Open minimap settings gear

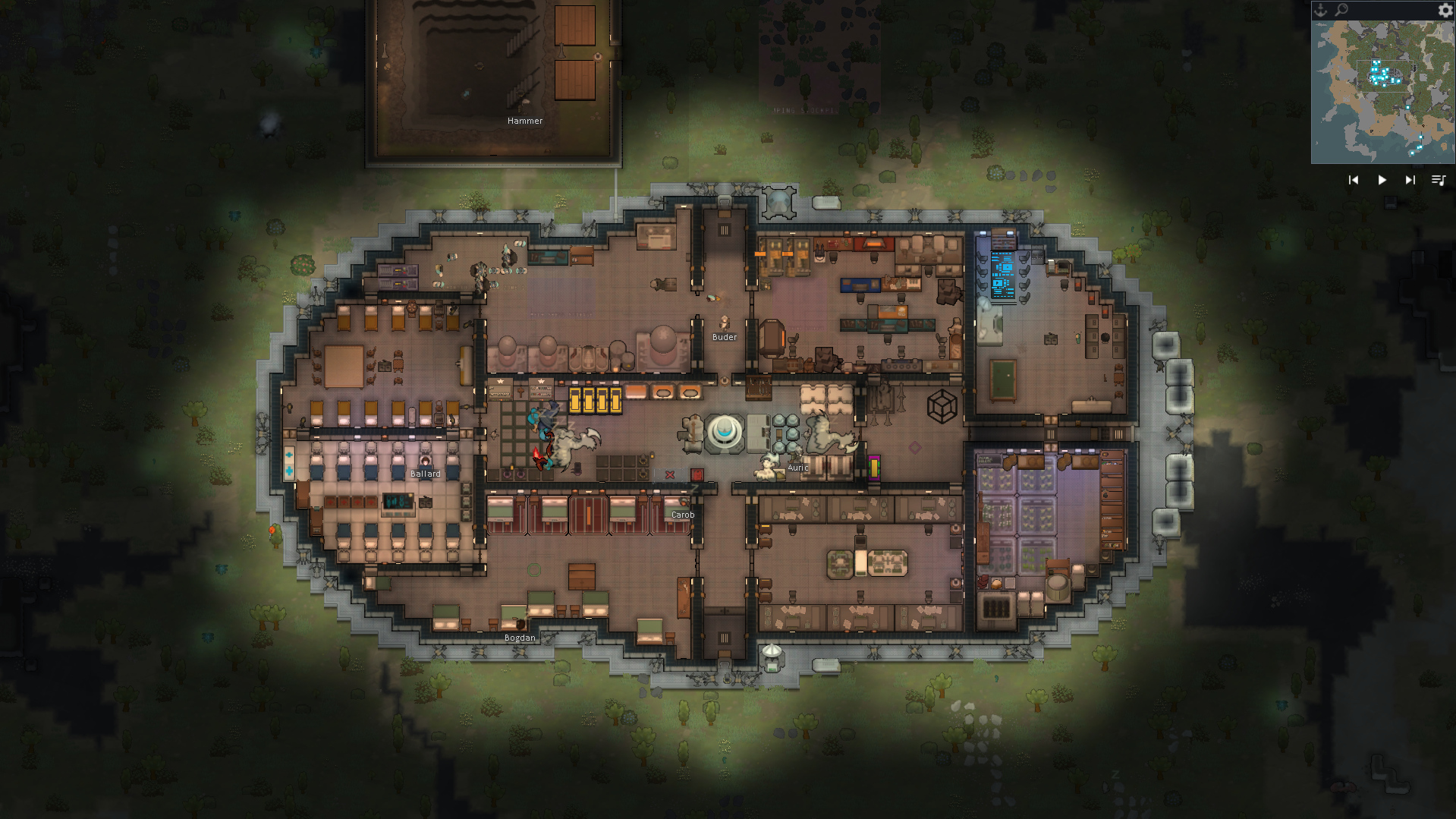[x=1445, y=10]
